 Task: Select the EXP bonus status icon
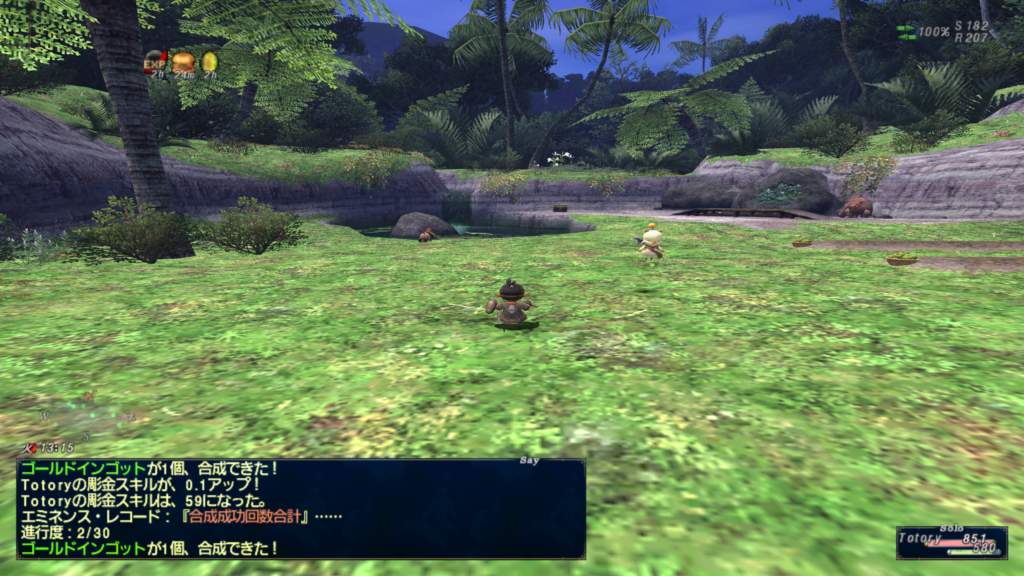tap(154, 61)
